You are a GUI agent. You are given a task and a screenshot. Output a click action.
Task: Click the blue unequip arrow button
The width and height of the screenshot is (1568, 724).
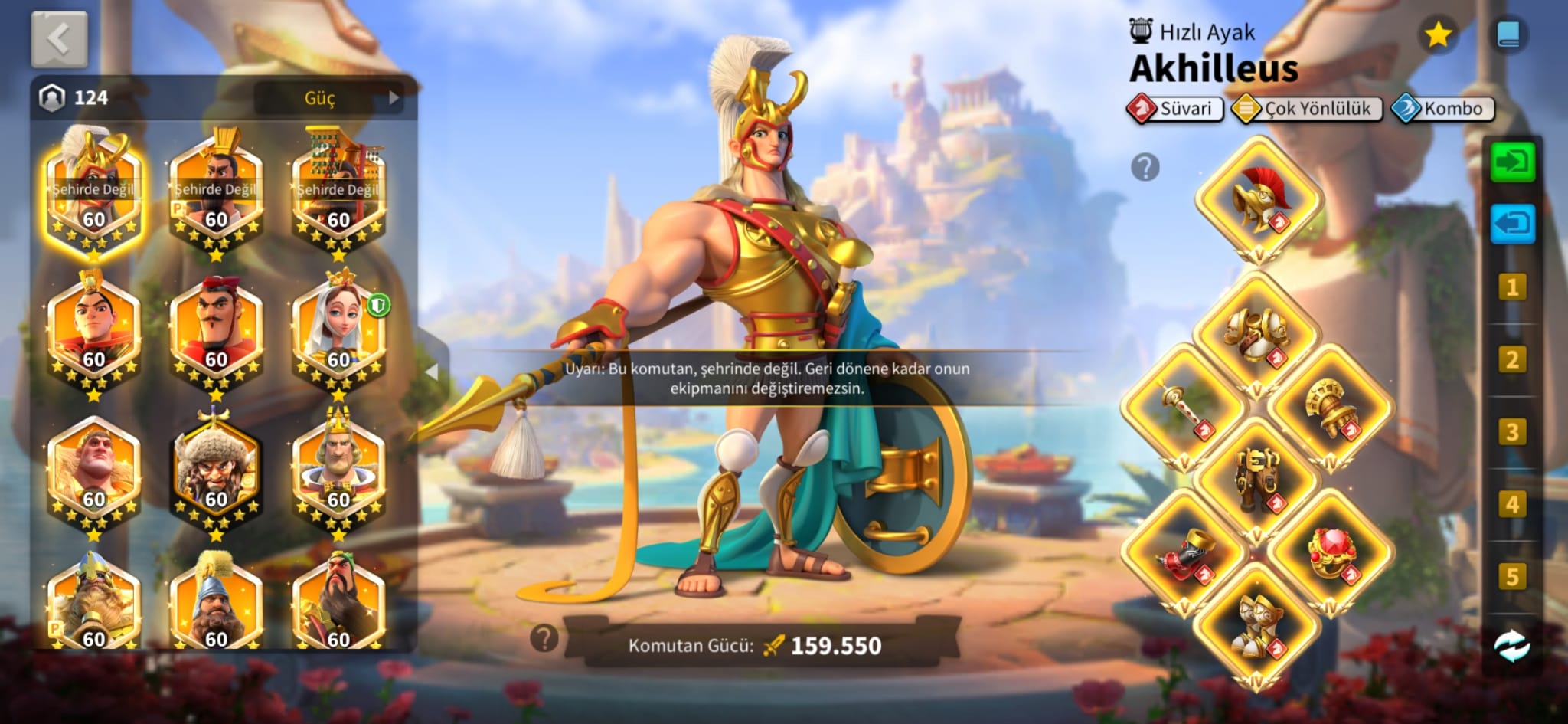pos(1512,224)
